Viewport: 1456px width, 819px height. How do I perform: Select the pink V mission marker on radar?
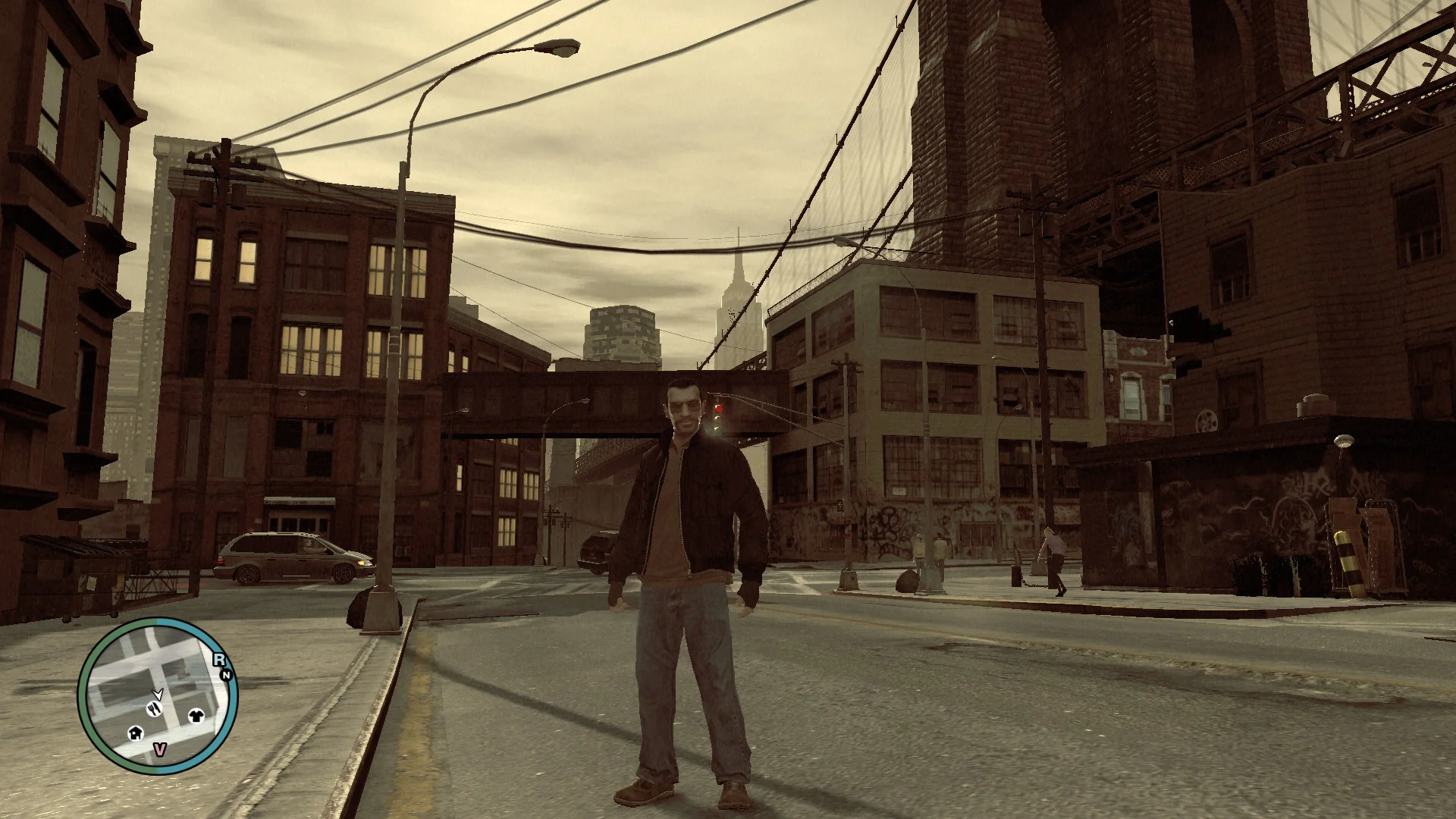(159, 749)
